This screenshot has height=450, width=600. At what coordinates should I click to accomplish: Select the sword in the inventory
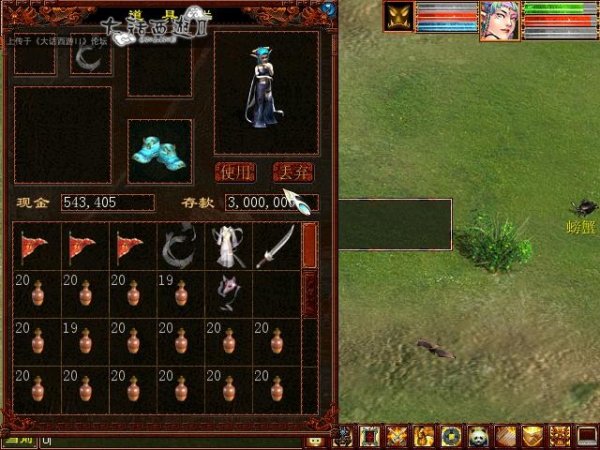275,246
